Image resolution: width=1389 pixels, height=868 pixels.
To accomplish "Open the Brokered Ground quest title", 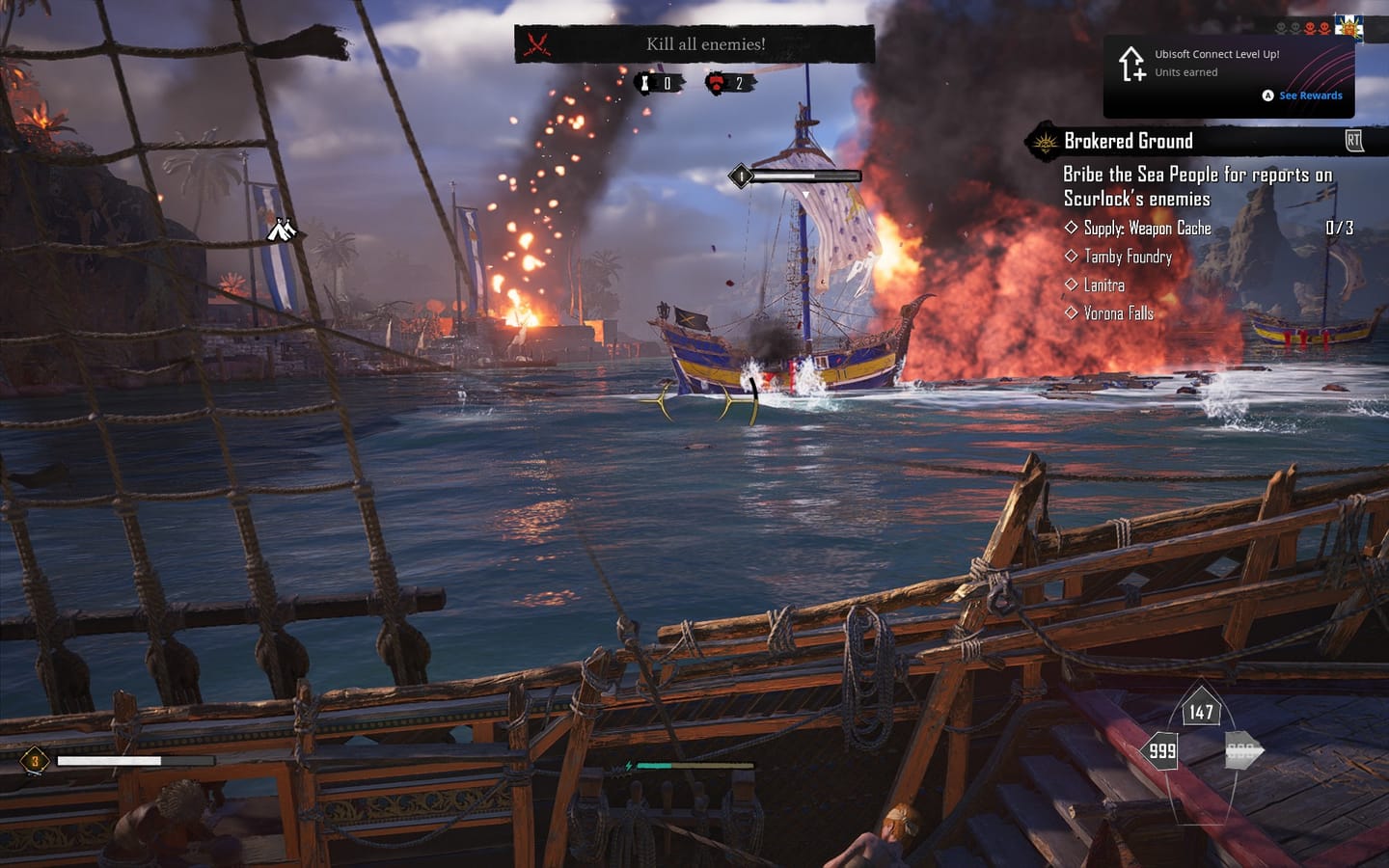I will 1129,141.
